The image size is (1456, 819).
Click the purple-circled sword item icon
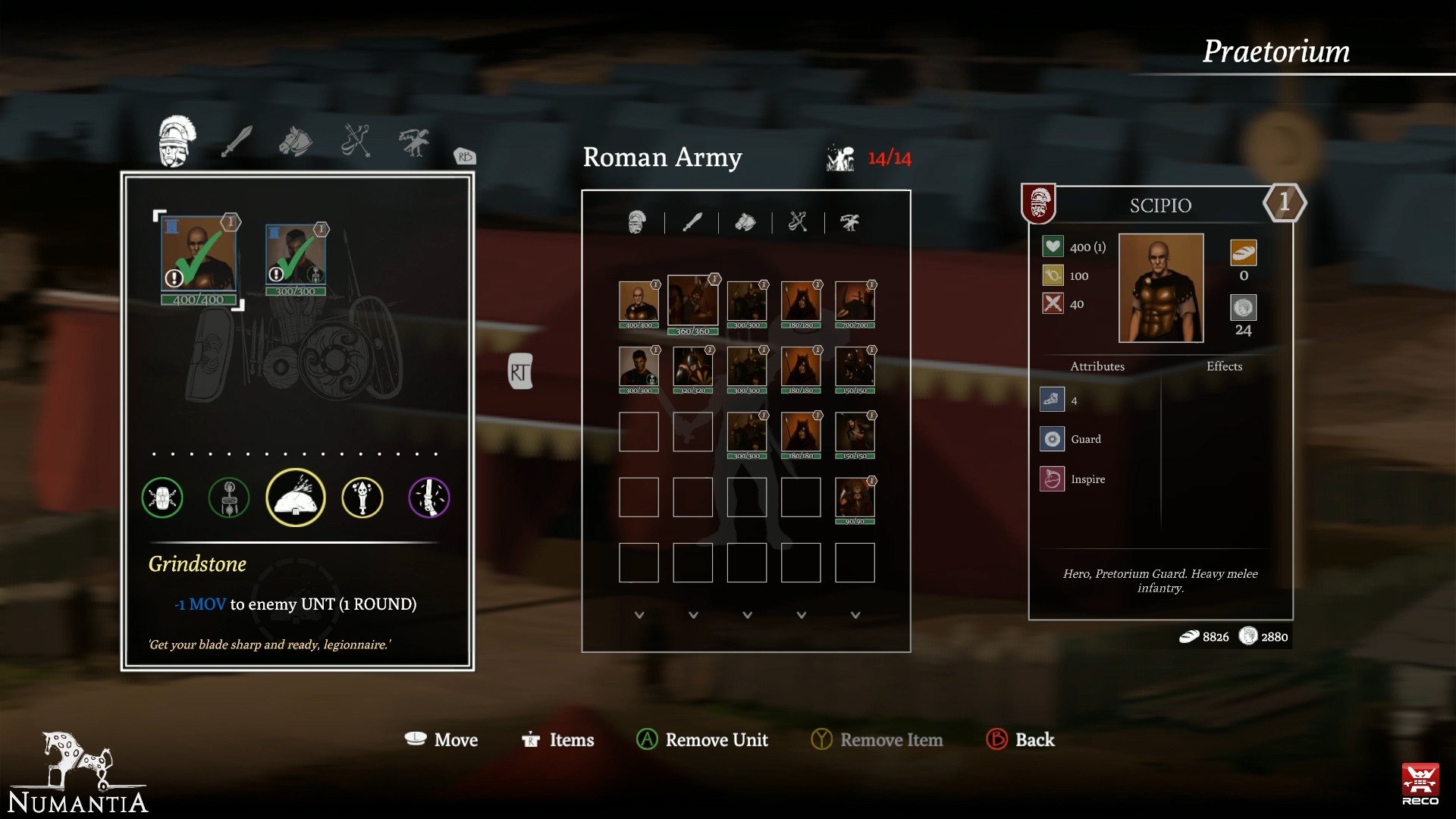pos(429,497)
